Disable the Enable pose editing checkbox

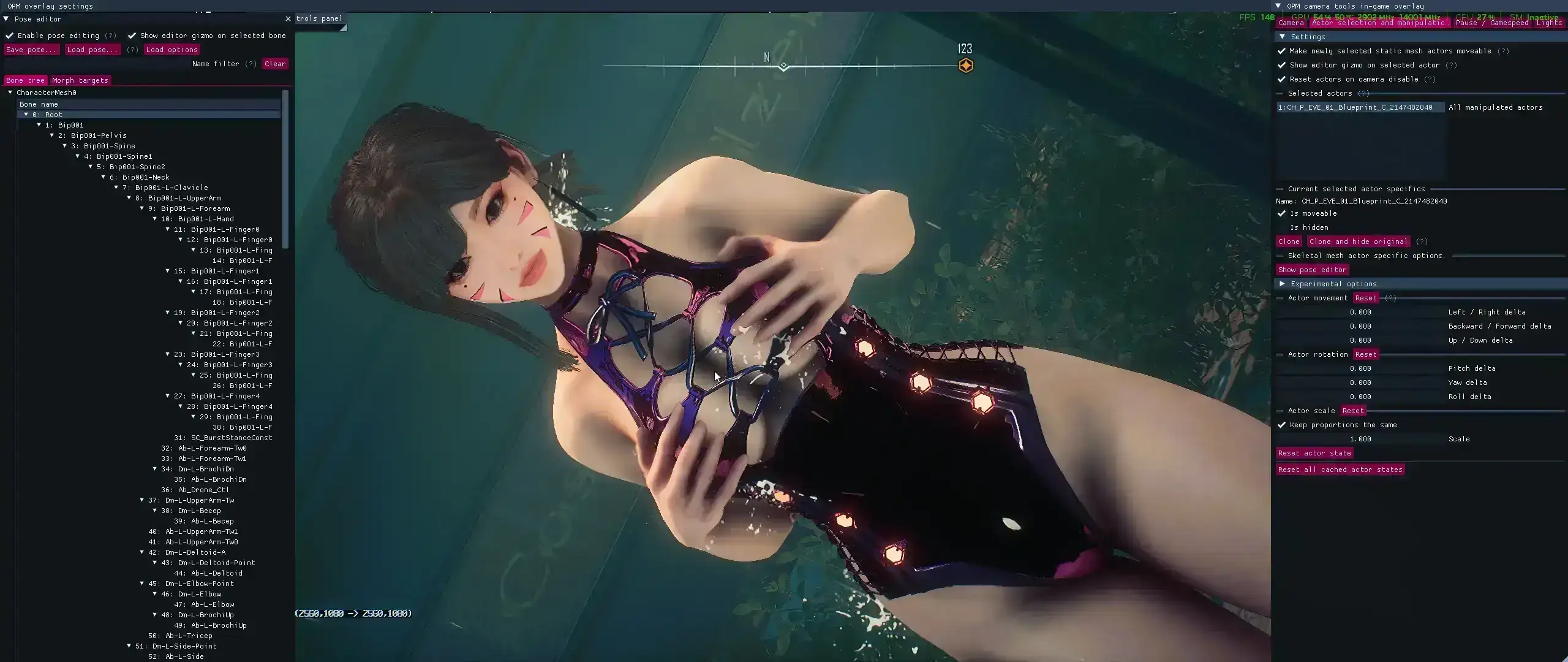tap(9, 36)
